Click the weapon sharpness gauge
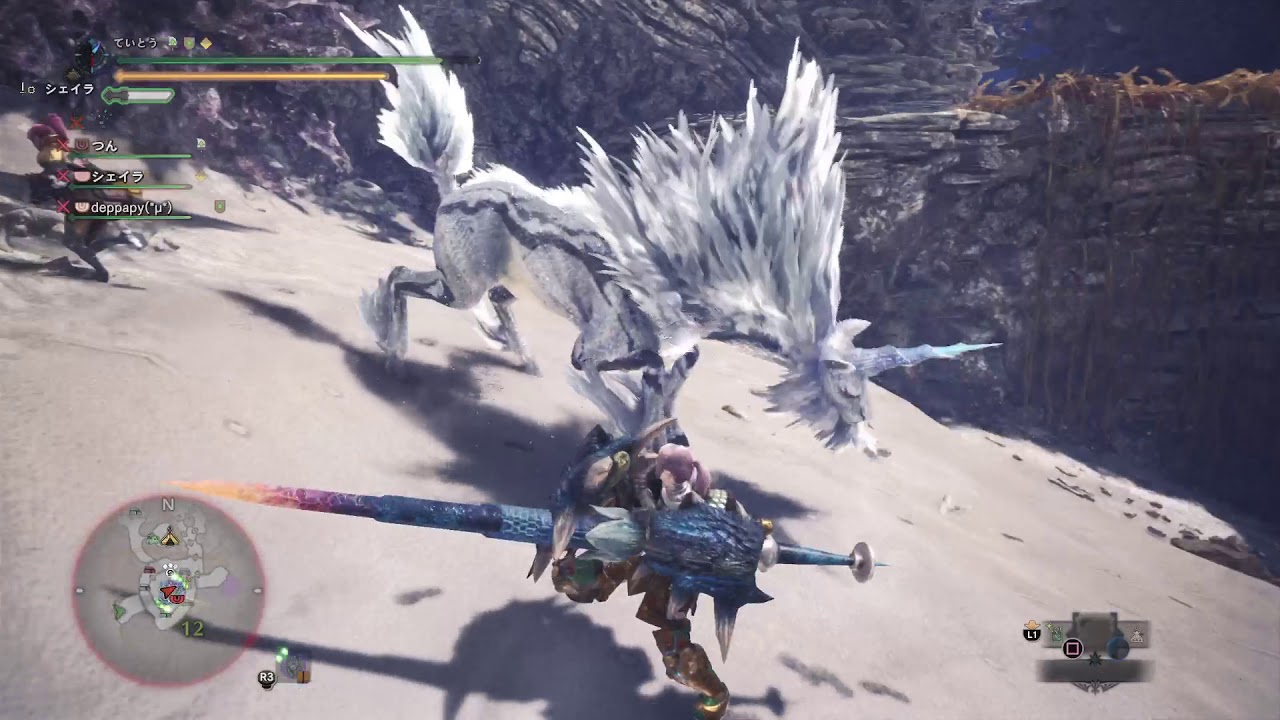This screenshot has width=1280, height=720. 140,95
